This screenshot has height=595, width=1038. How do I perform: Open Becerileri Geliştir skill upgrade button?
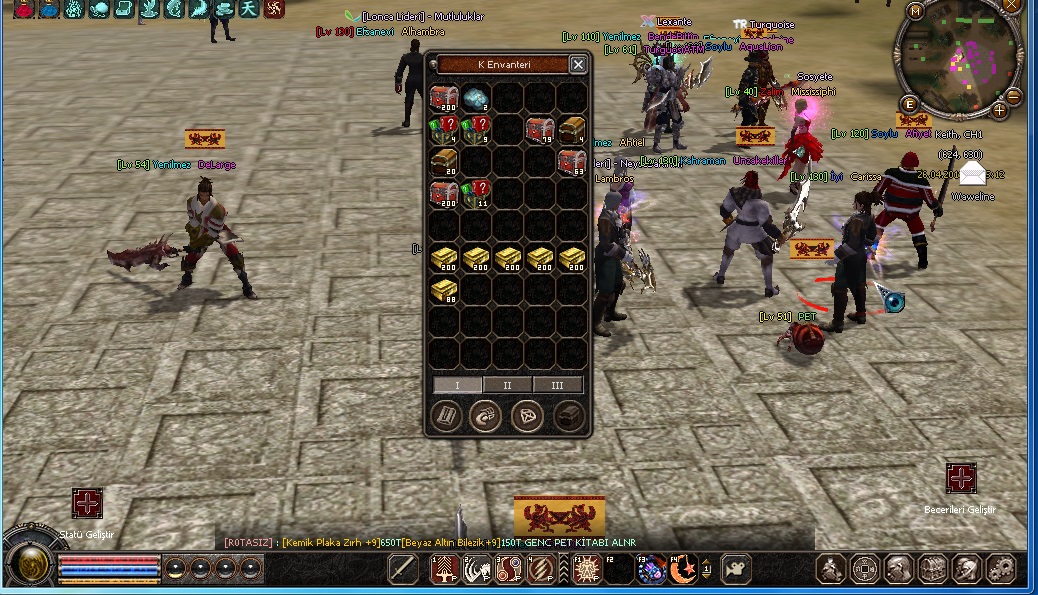click(960, 478)
